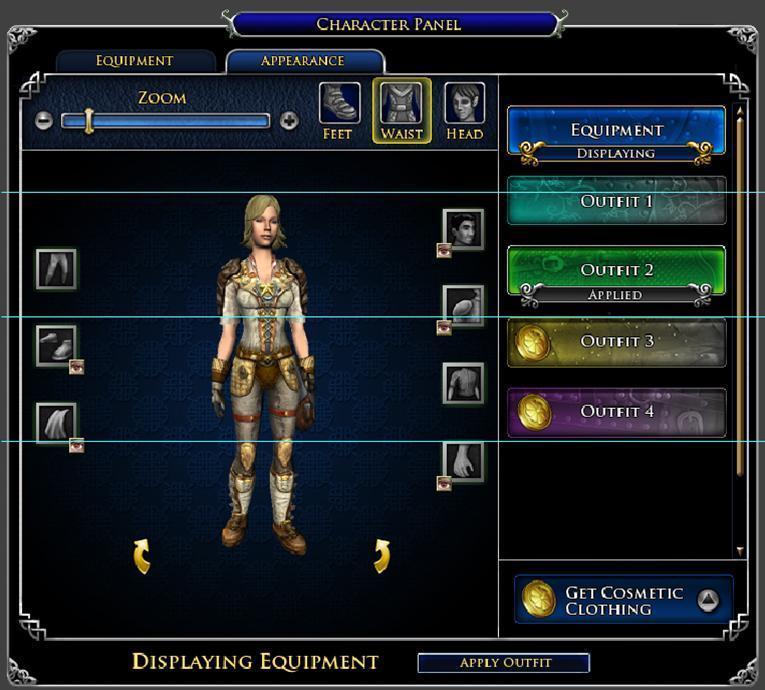The height and width of the screenshot is (690, 765).
Task: Rotate character with left arrow
Action: [x=142, y=556]
